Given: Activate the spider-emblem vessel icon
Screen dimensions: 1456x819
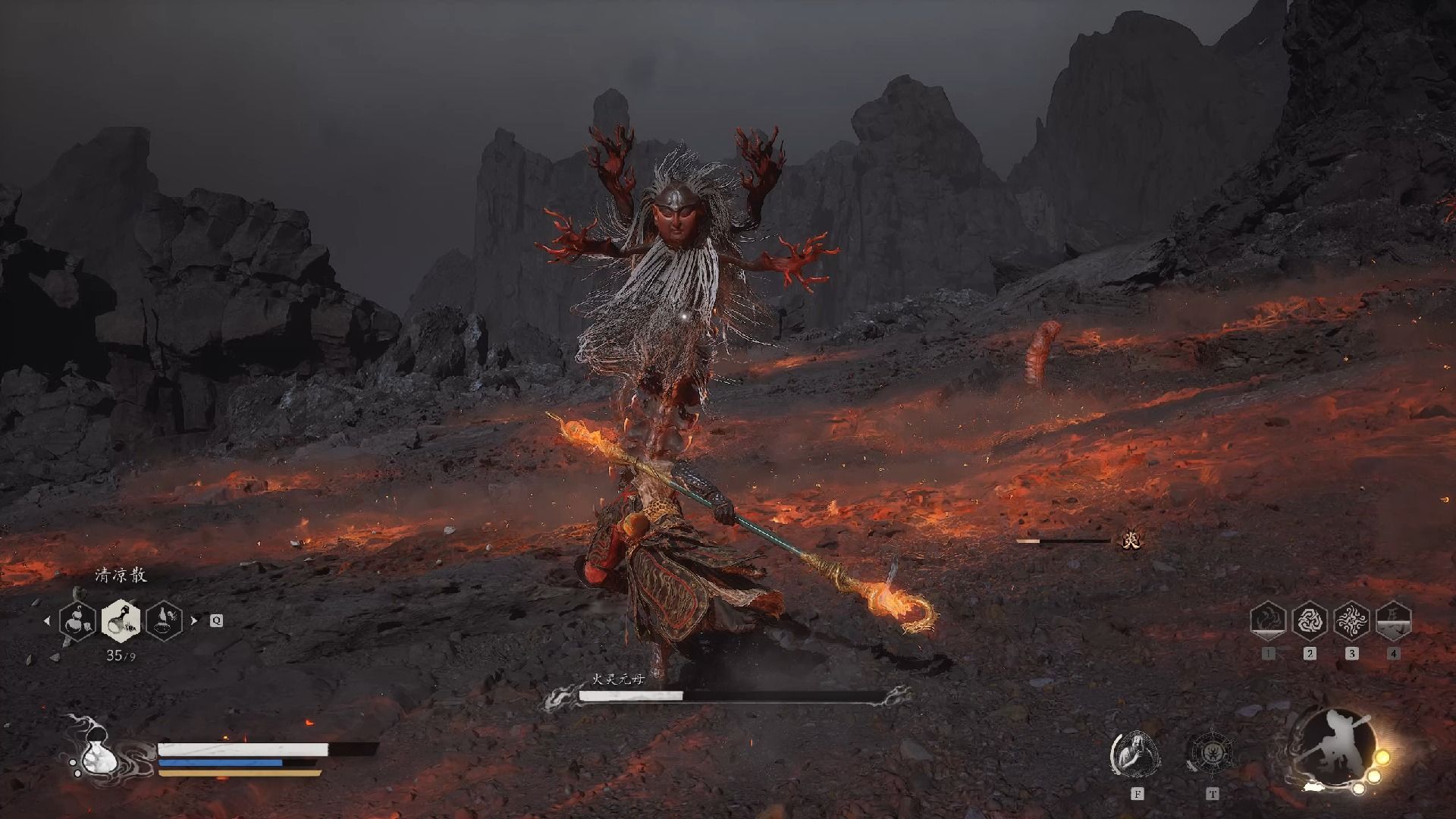Looking at the screenshot, I should 1212,755.
